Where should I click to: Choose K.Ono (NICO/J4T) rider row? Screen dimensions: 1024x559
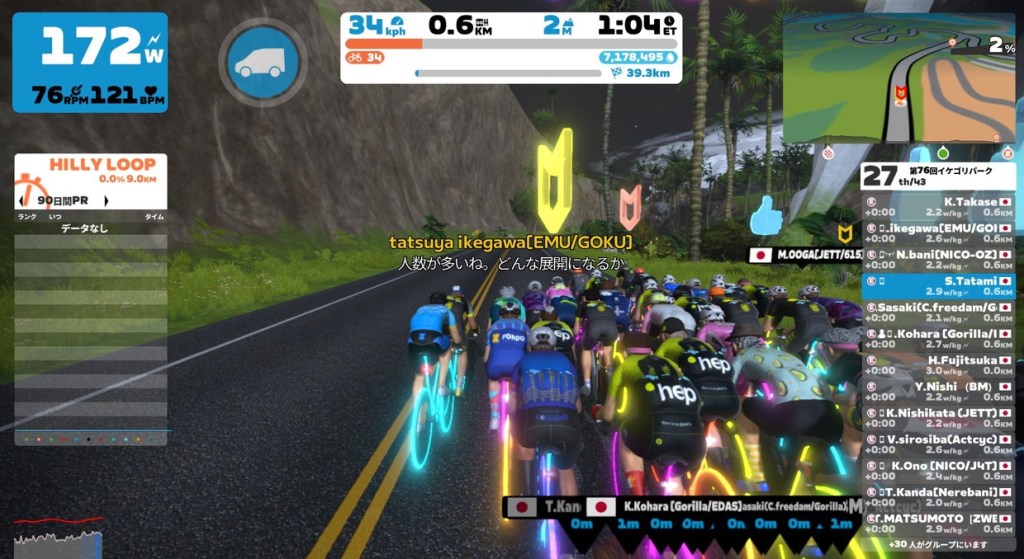pos(938,470)
